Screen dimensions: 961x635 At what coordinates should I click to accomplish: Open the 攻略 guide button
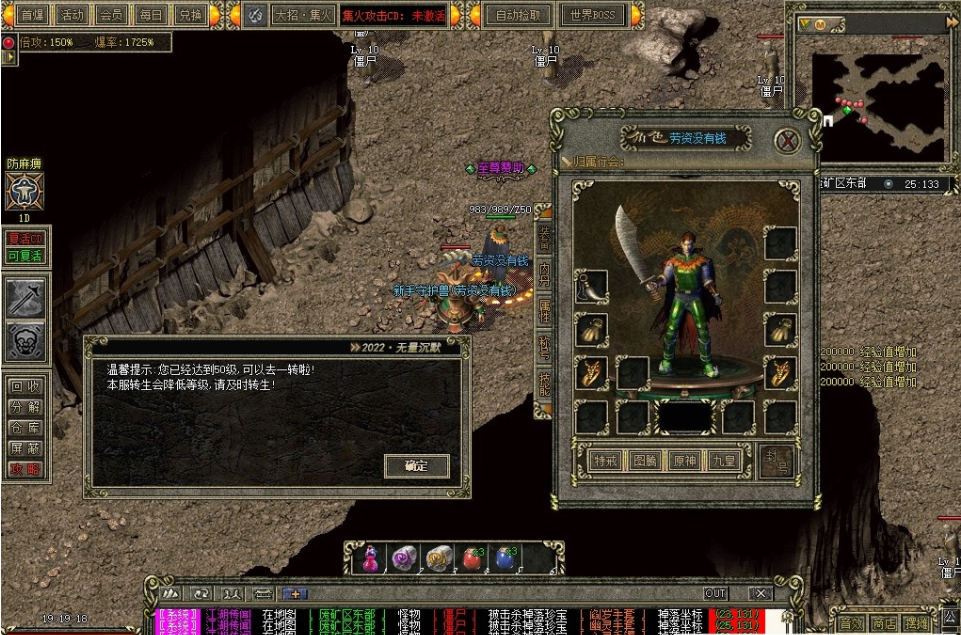(25, 469)
